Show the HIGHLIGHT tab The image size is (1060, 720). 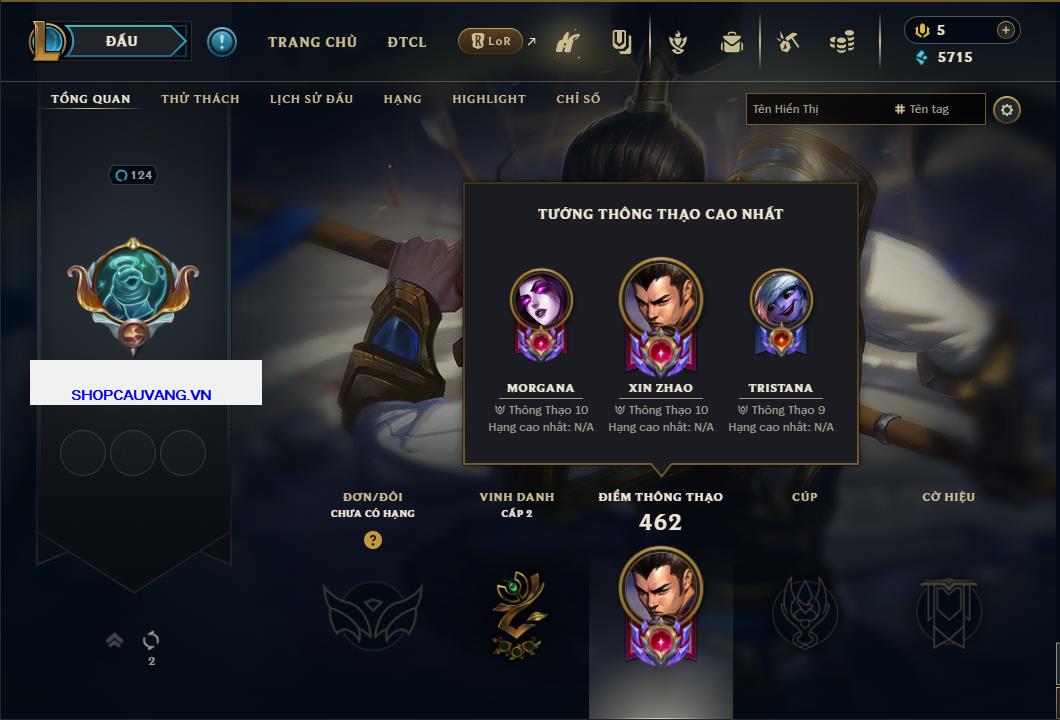click(488, 99)
